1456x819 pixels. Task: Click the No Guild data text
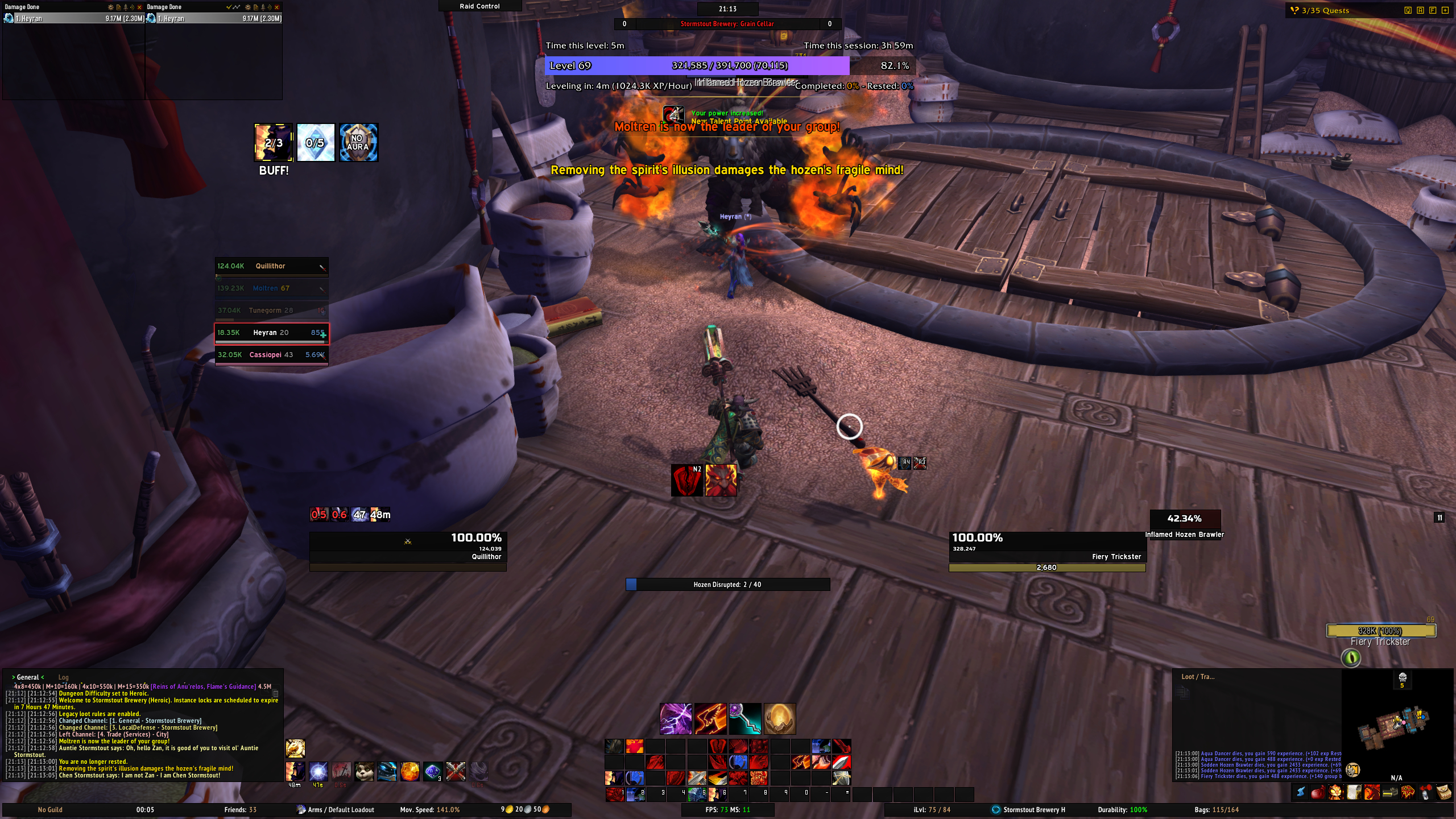pos(50,810)
